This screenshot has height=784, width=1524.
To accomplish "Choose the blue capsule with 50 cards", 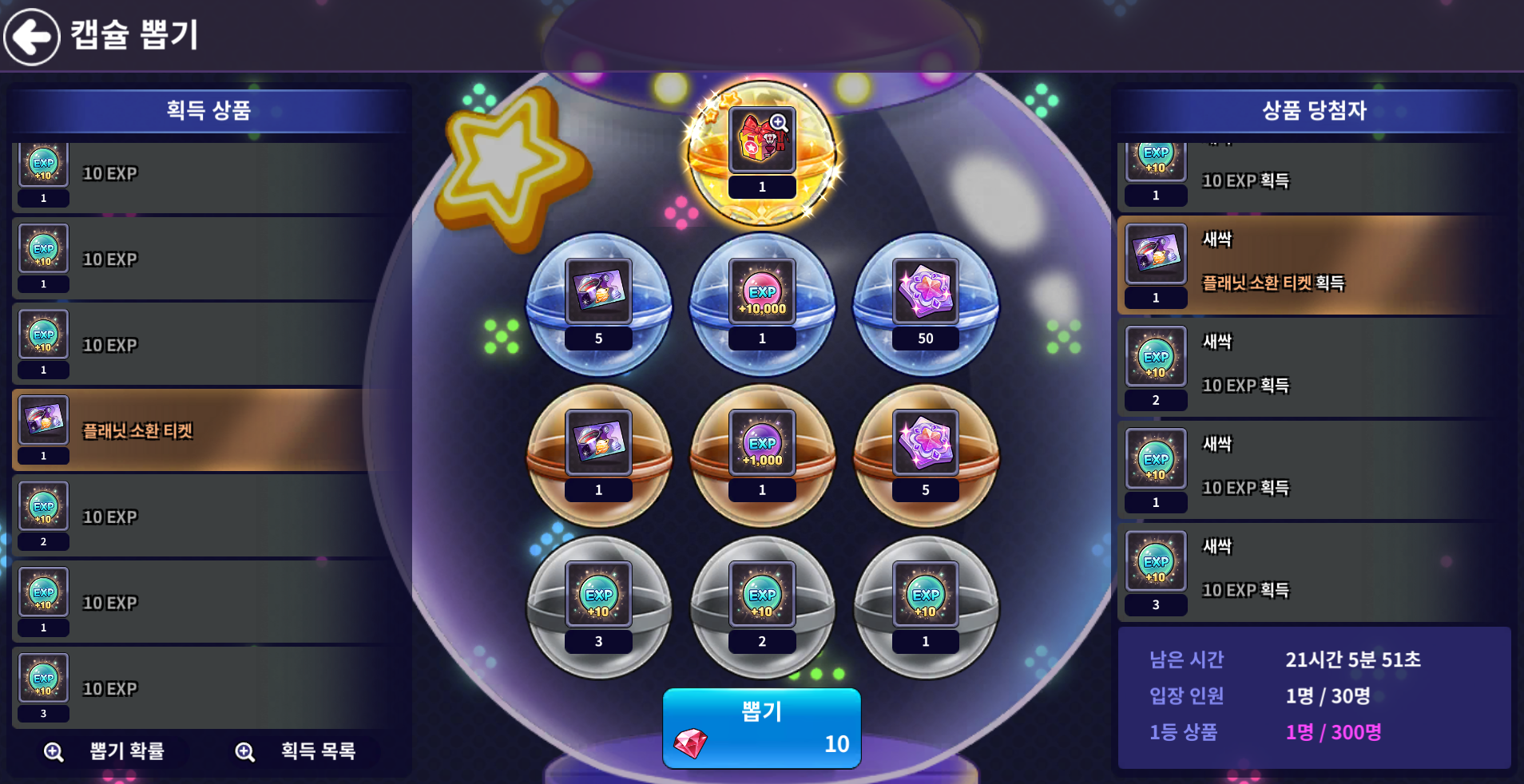I will [x=926, y=303].
